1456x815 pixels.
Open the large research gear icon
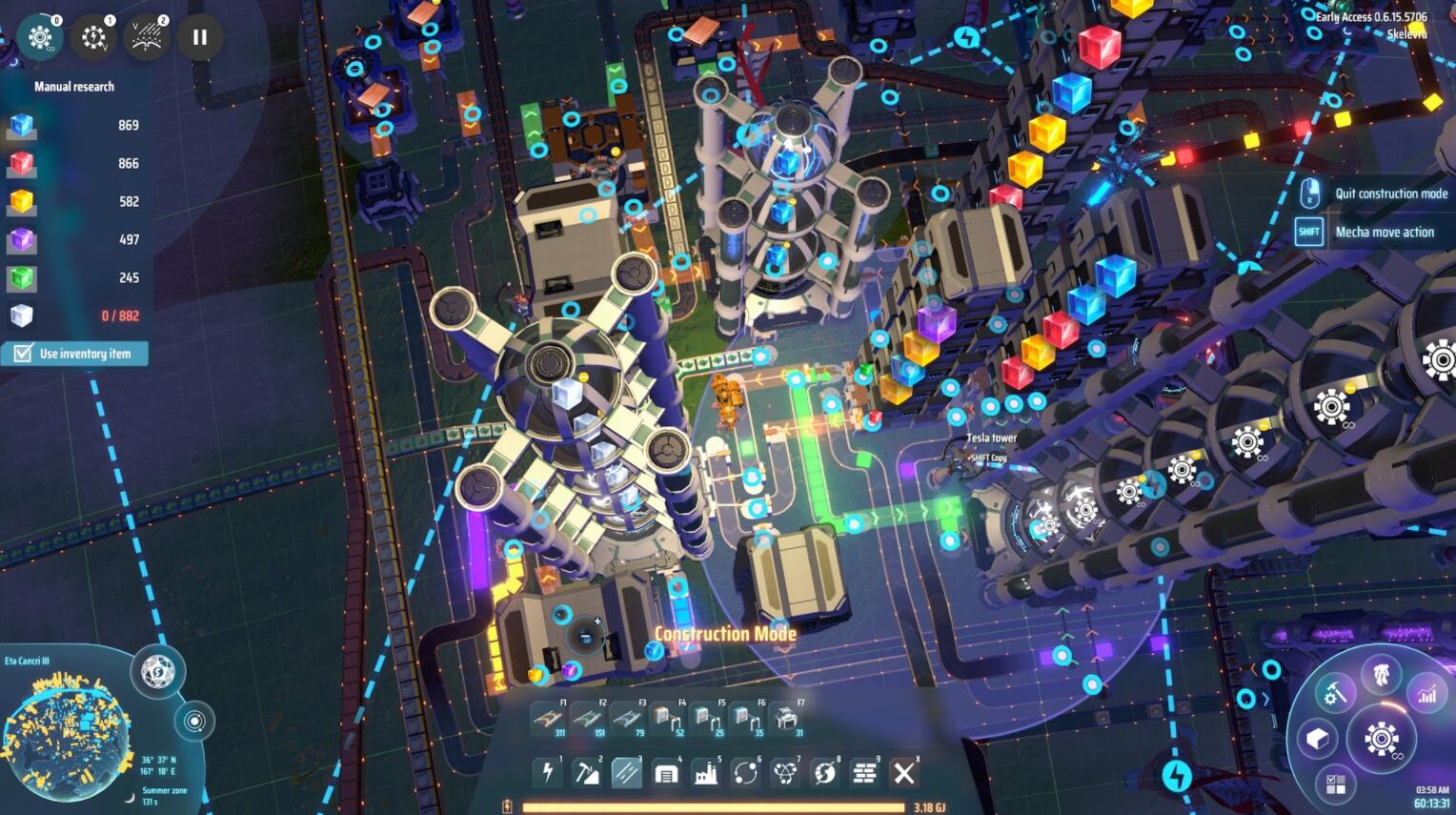click(1381, 739)
